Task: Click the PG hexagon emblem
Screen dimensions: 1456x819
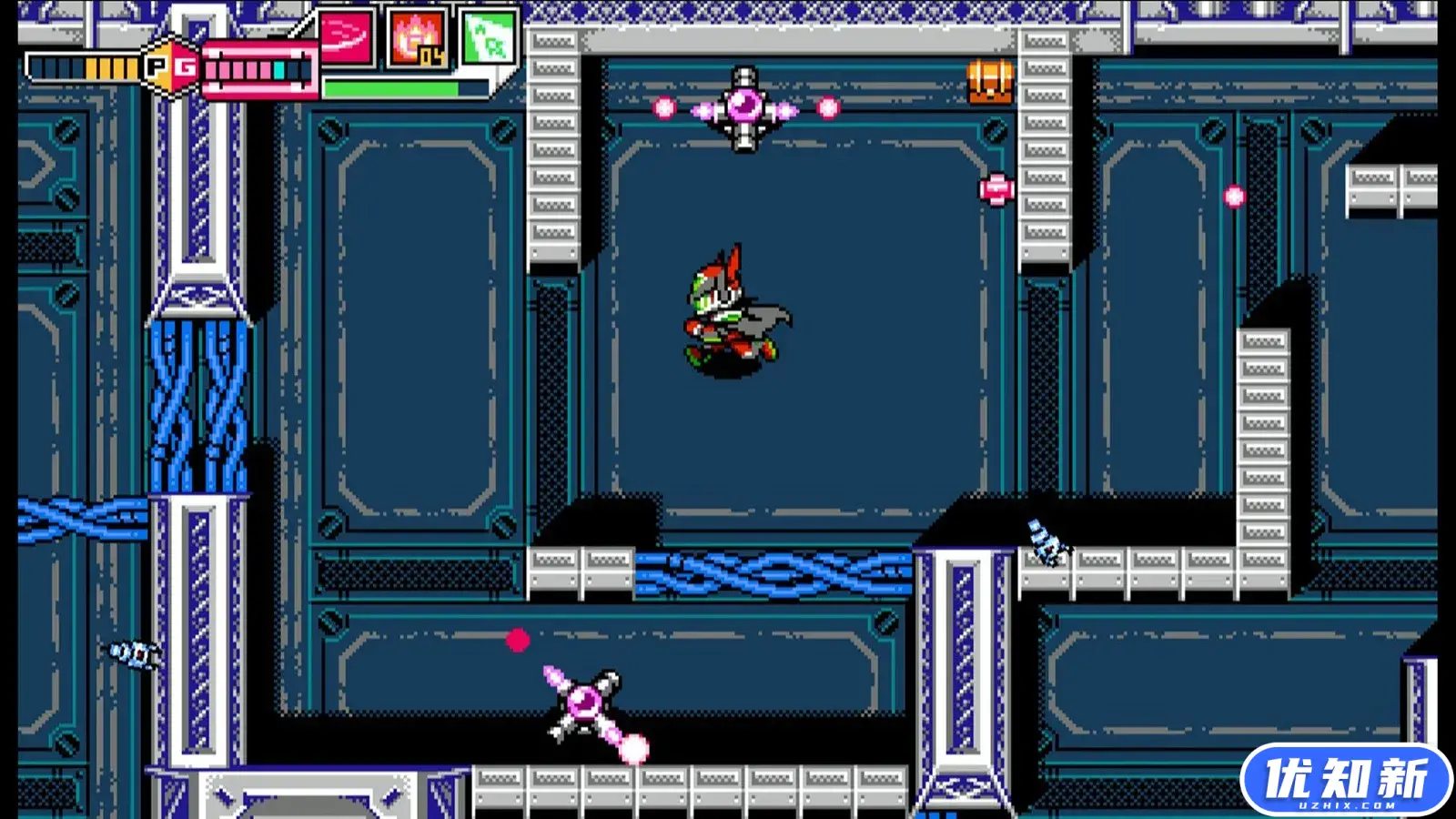Action: [170, 66]
